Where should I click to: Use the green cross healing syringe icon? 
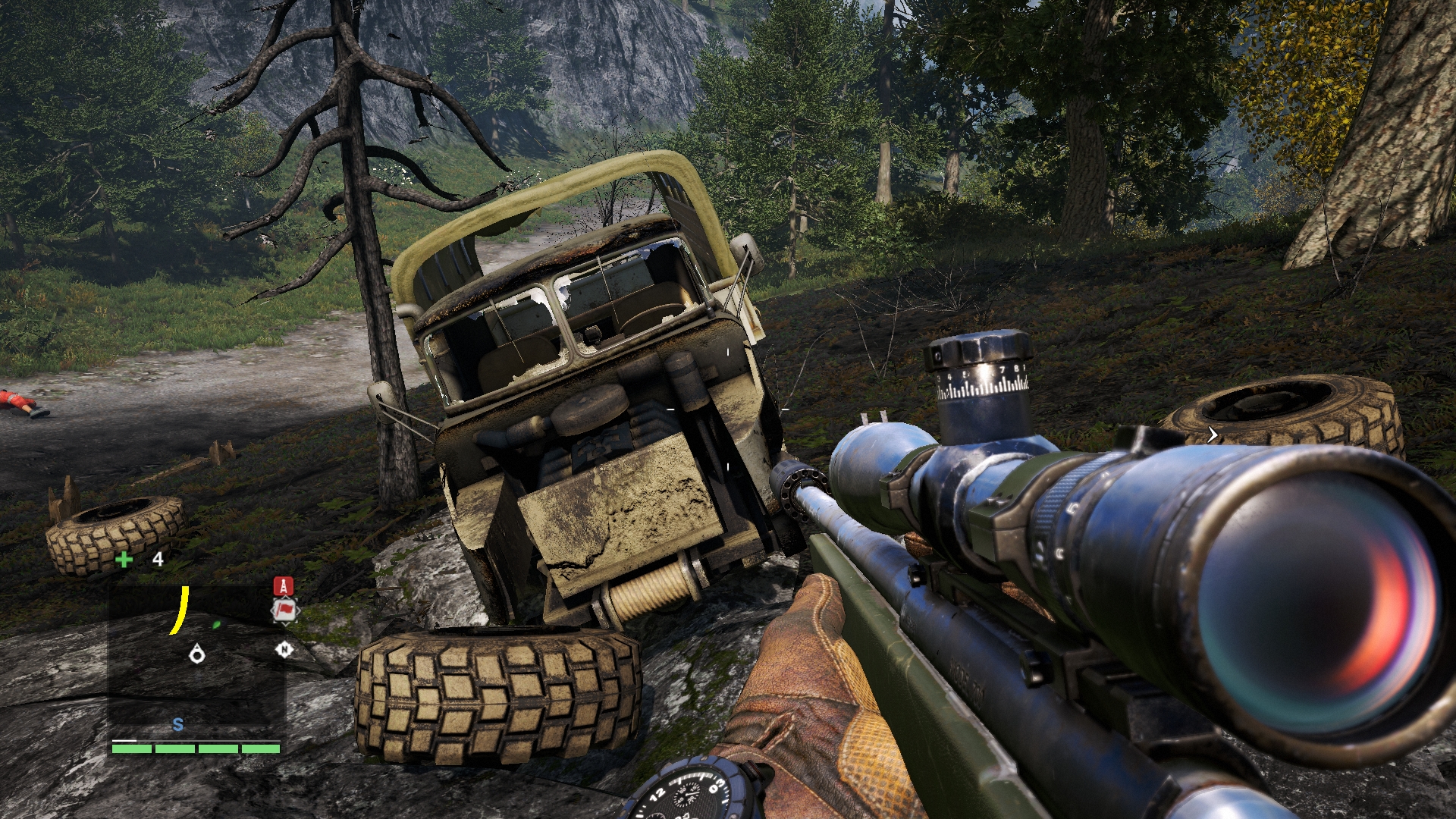[x=124, y=560]
